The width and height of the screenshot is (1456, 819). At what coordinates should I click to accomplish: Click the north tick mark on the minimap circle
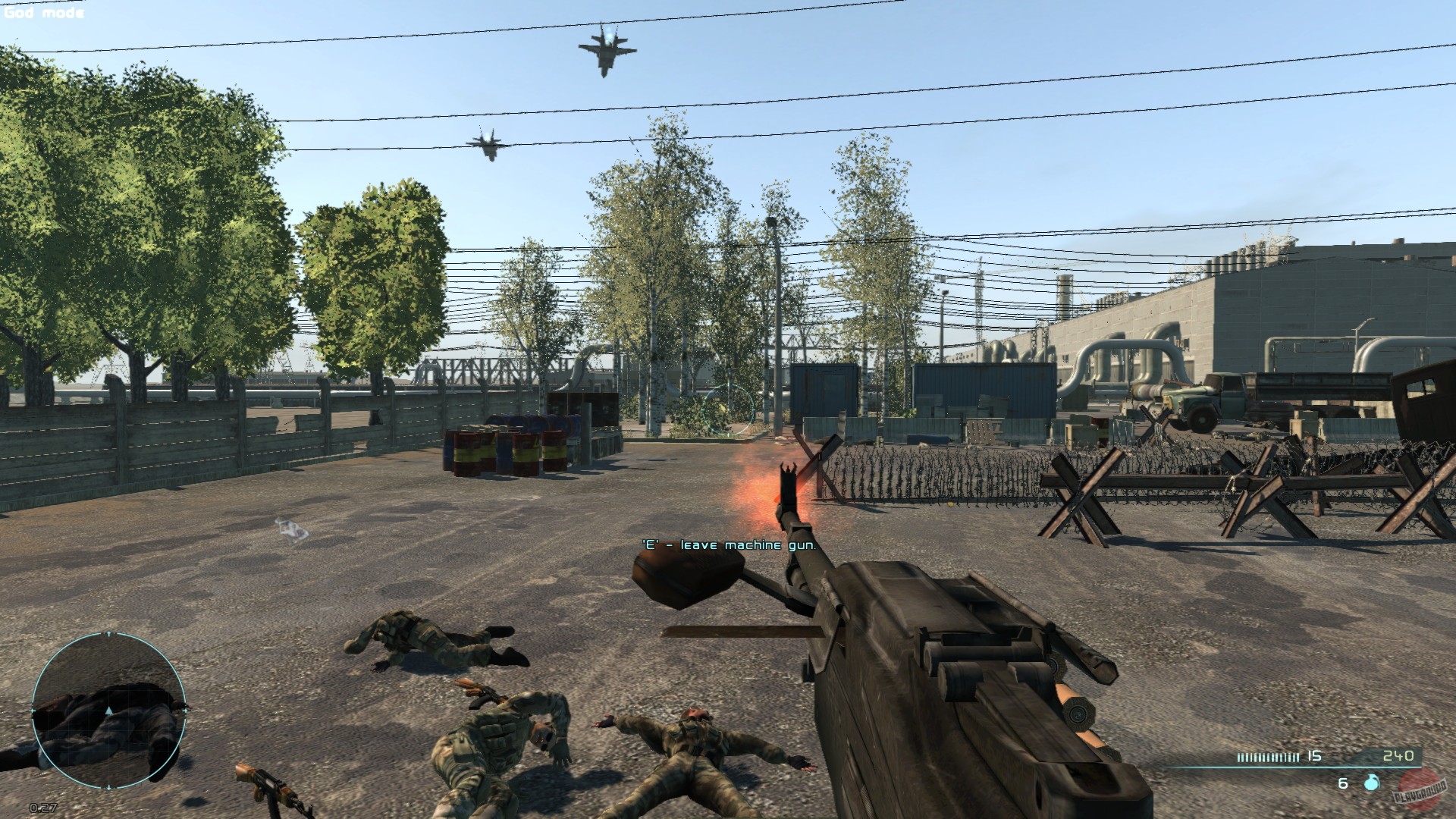click(x=108, y=633)
